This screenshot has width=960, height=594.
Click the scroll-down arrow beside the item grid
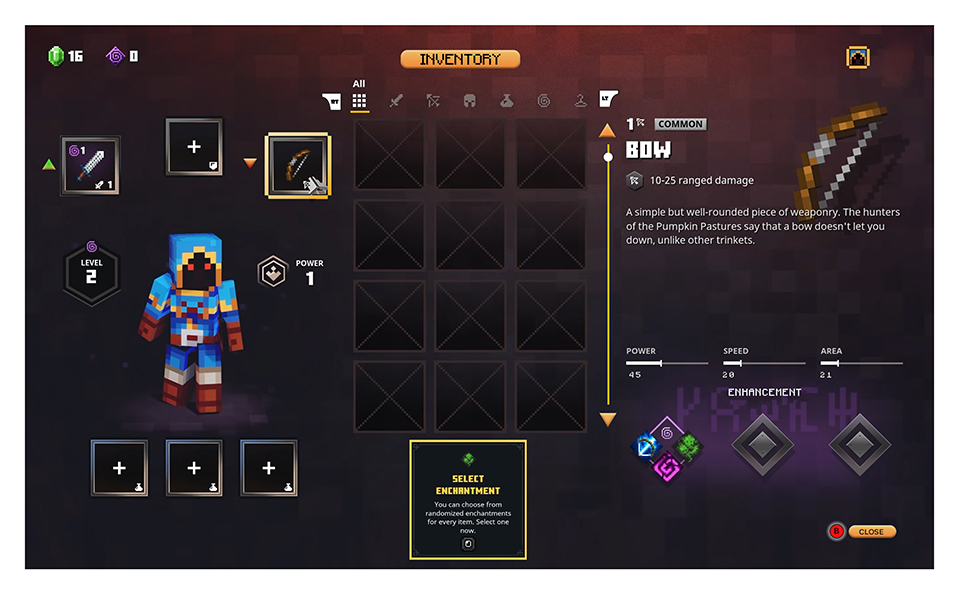pos(607,419)
